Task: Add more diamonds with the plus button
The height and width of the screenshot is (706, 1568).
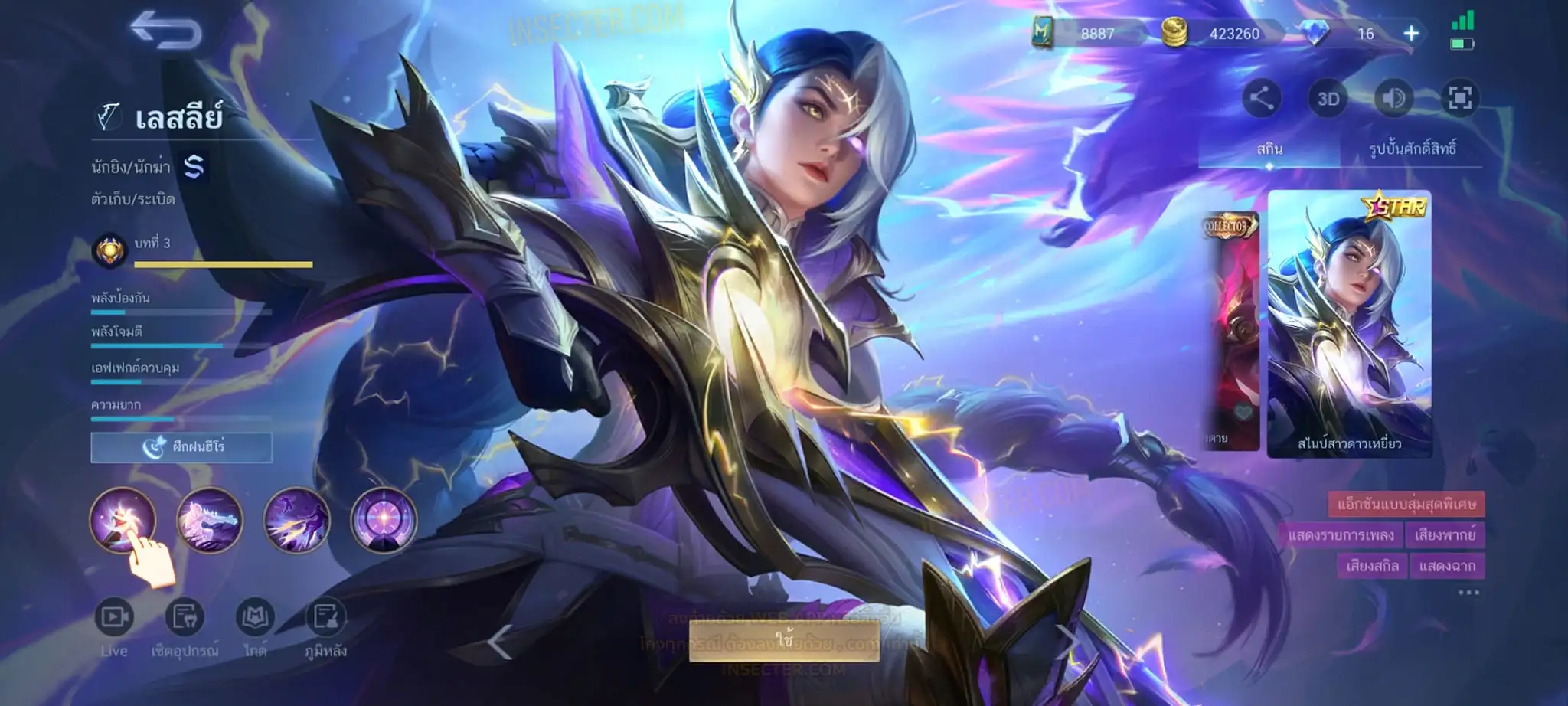Action: point(1410,34)
